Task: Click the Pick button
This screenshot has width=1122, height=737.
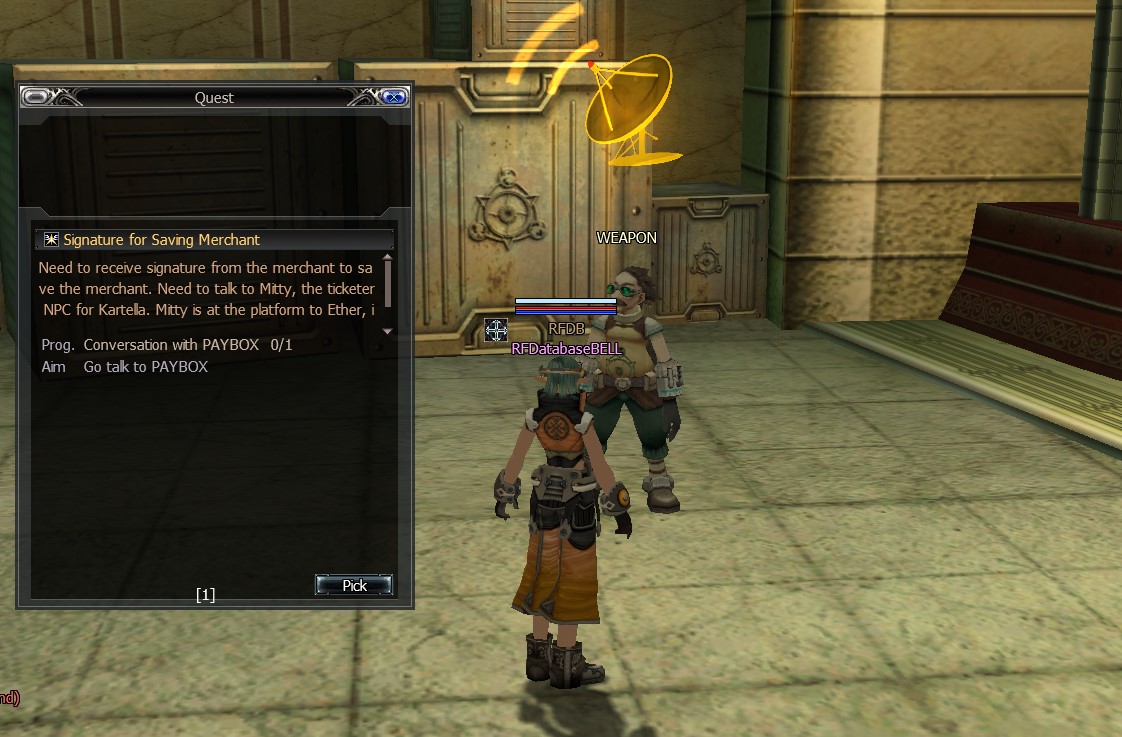Action: pyautogui.click(x=354, y=586)
